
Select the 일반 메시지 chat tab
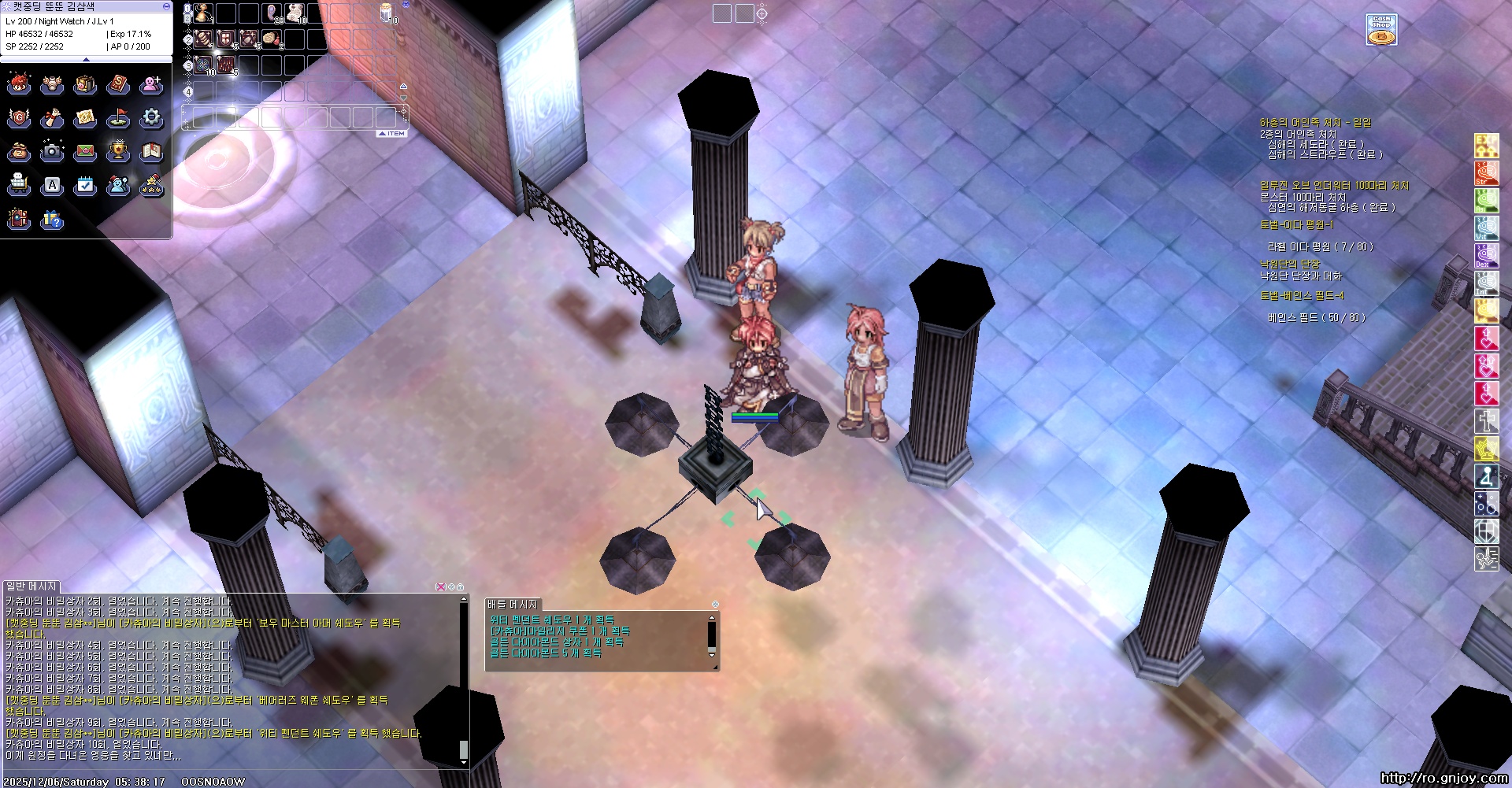pos(31,586)
